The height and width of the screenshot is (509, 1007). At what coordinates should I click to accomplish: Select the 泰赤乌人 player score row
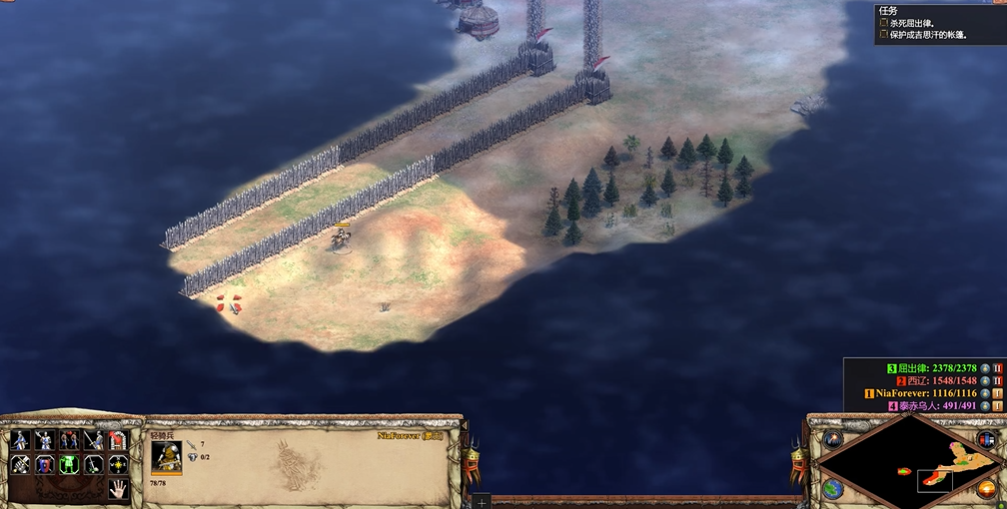click(937, 407)
